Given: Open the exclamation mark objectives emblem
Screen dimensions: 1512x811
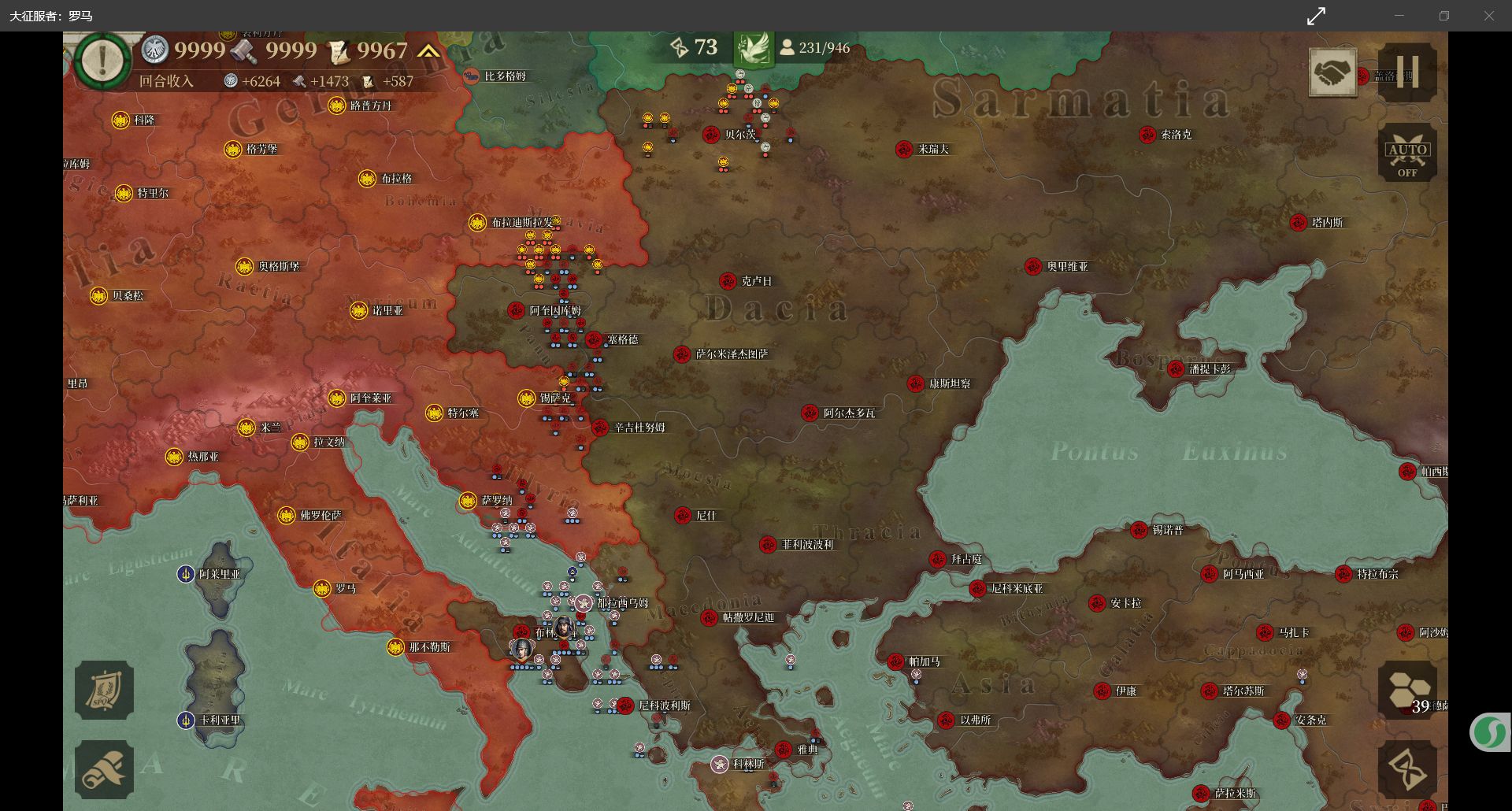Looking at the screenshot, I should pos(102,59).
